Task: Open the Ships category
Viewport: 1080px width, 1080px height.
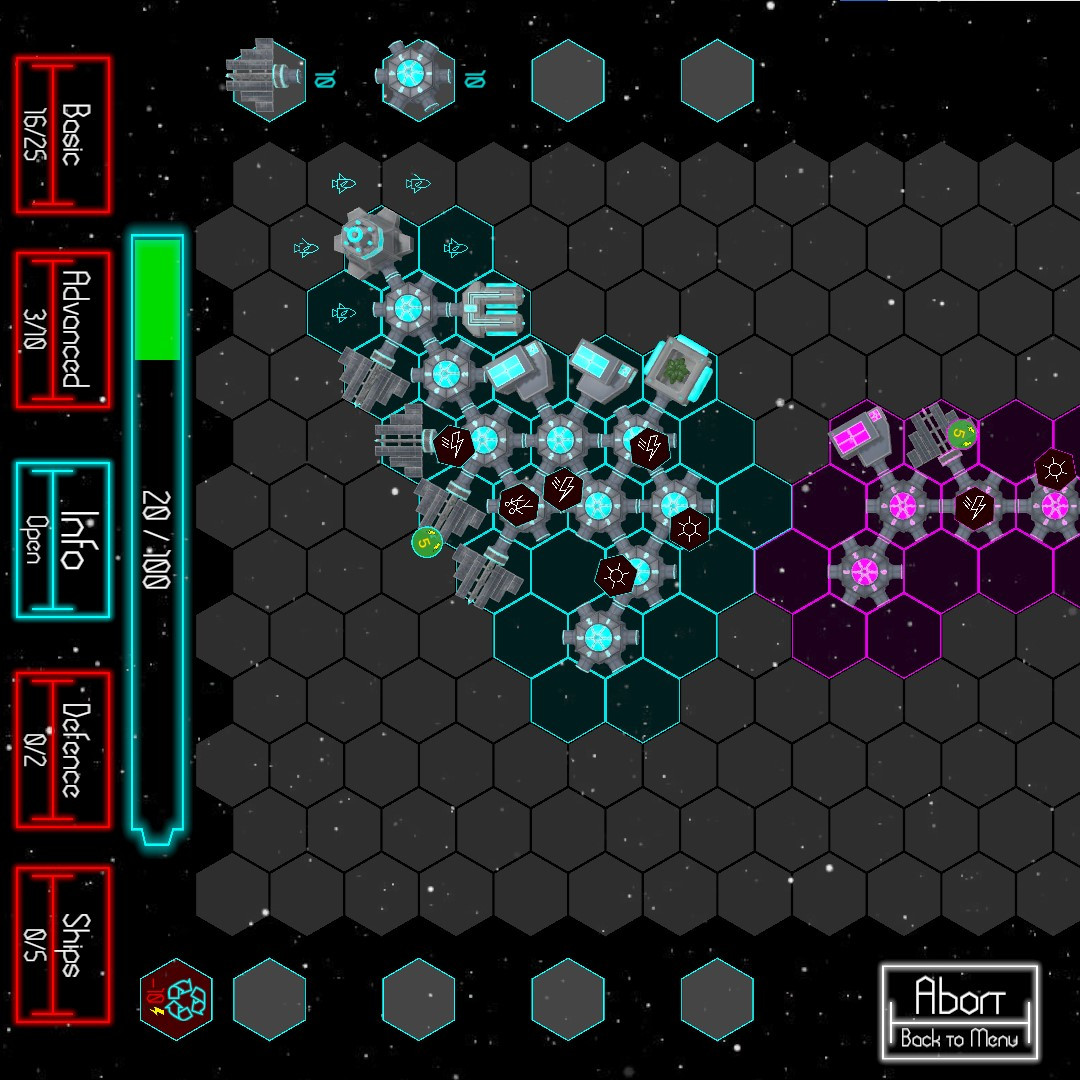Action: (x=62, y=944)
